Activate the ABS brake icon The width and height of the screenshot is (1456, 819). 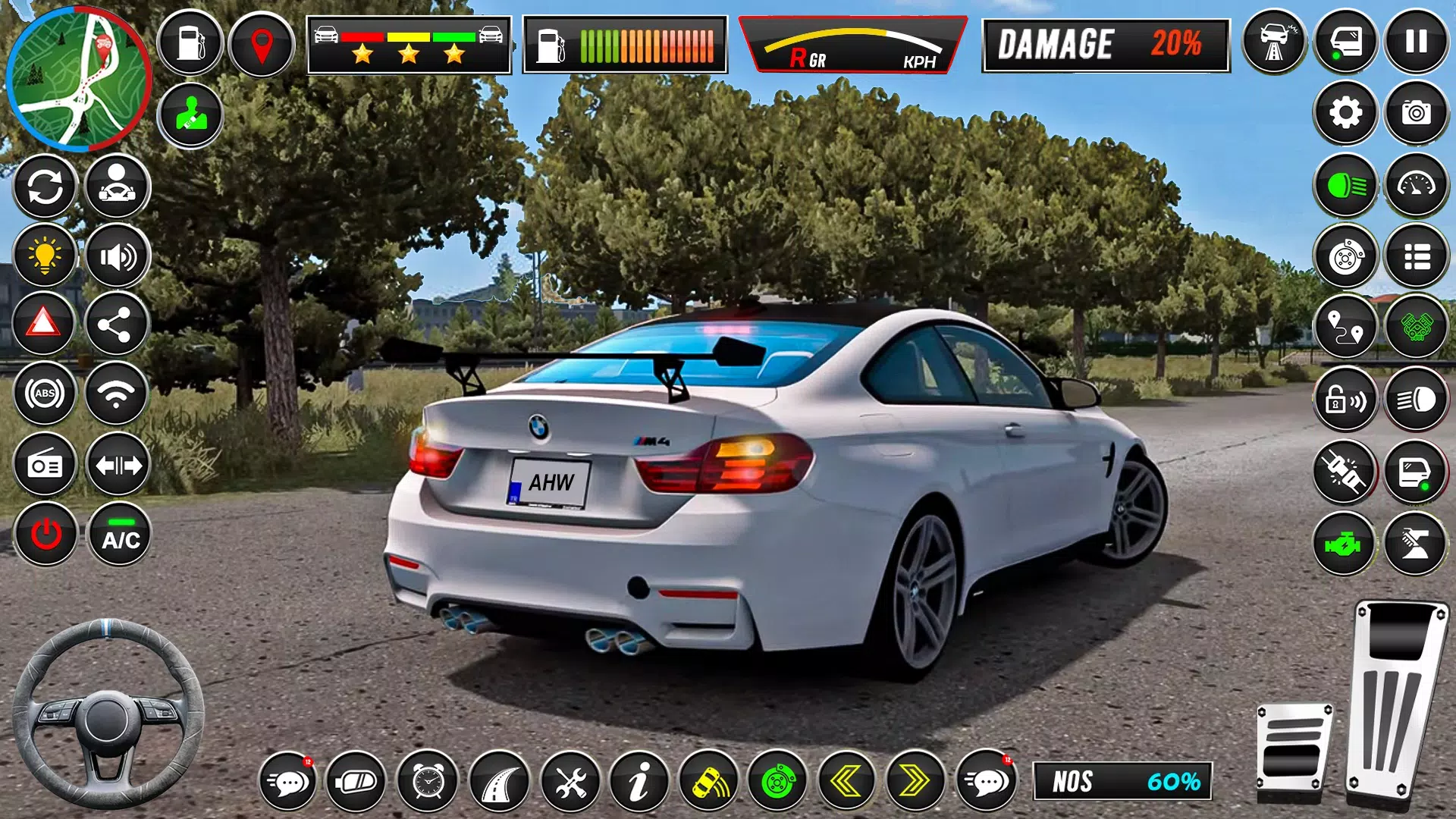click(x=45, y=394)
